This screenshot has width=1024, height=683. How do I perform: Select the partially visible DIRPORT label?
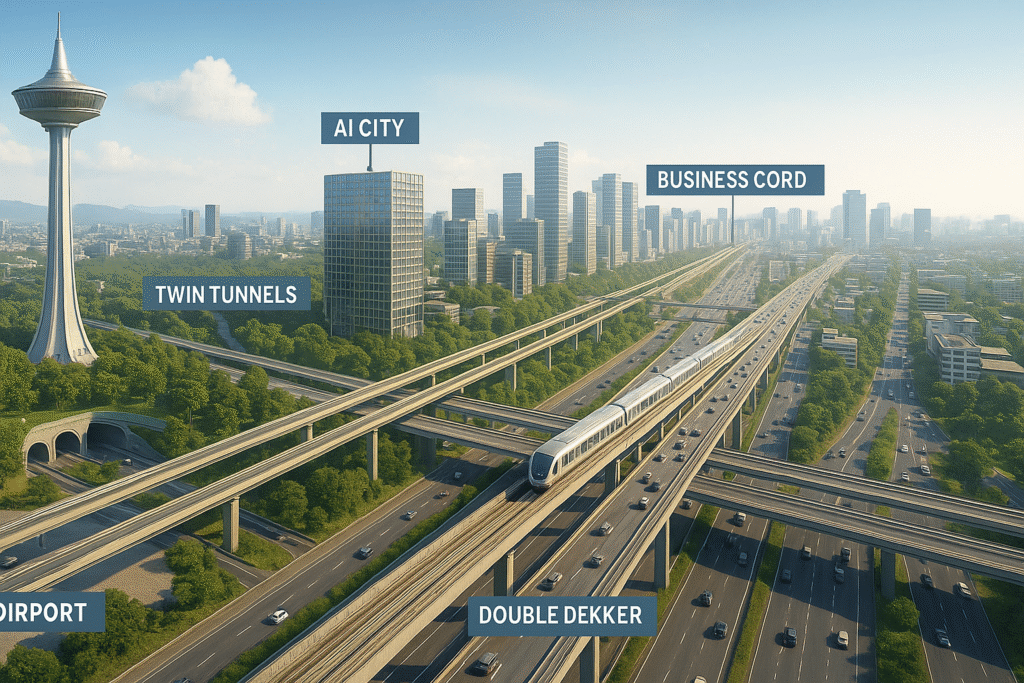(51, 611)
